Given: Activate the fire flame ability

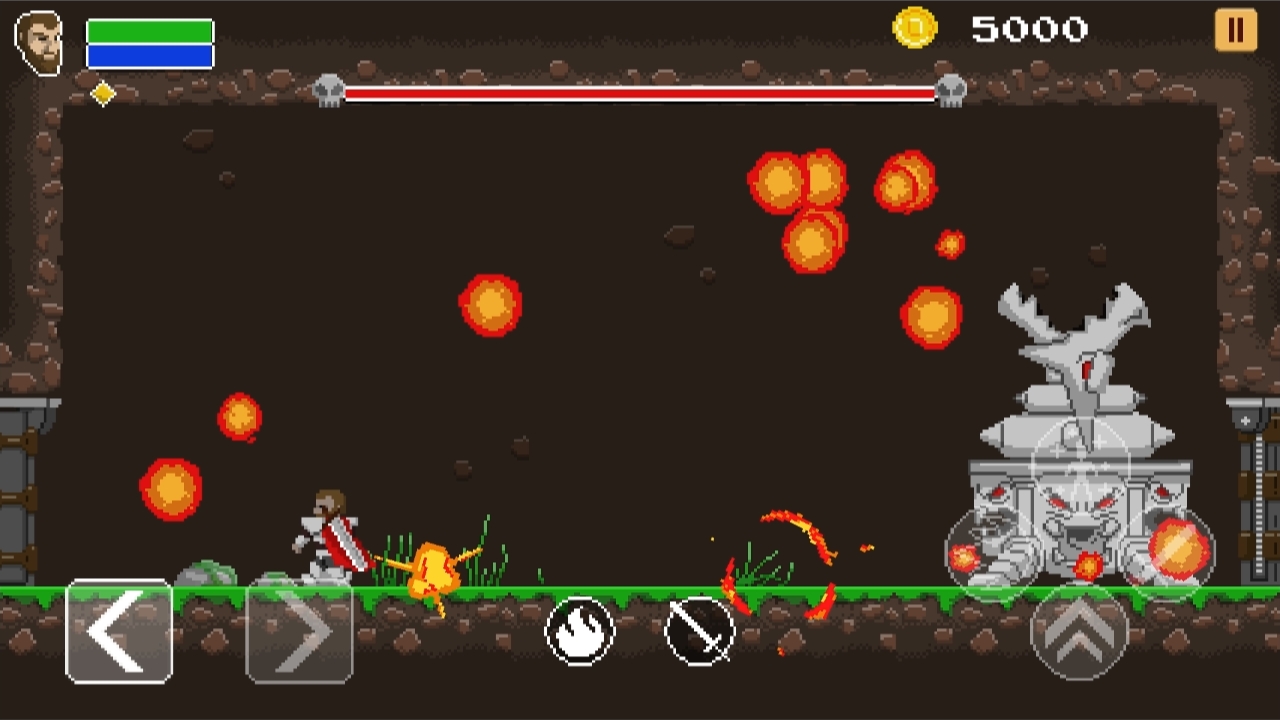Looking at the screenshot, I should 580,631.
